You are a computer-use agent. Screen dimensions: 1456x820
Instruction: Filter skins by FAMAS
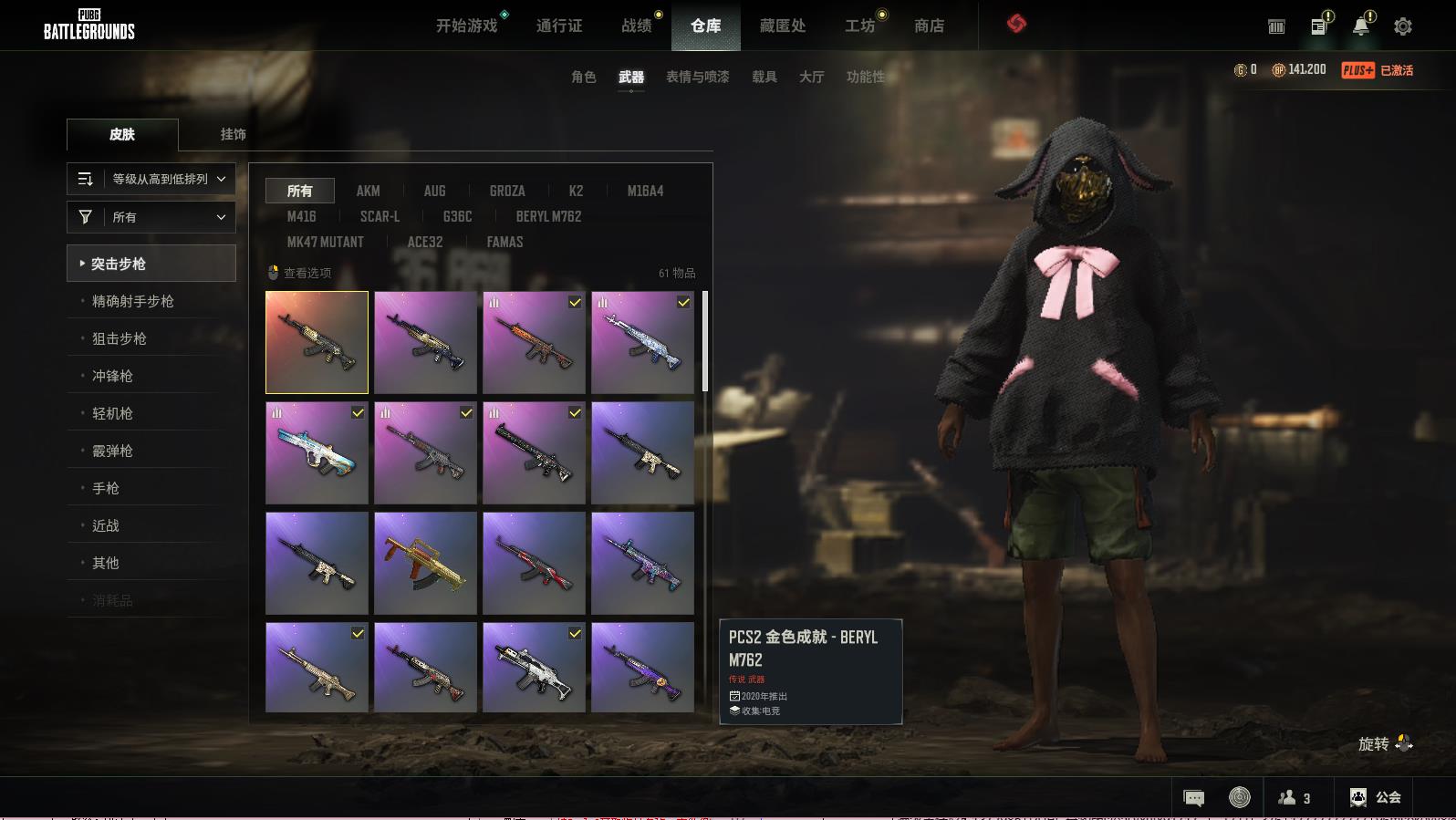coord(504,242)
